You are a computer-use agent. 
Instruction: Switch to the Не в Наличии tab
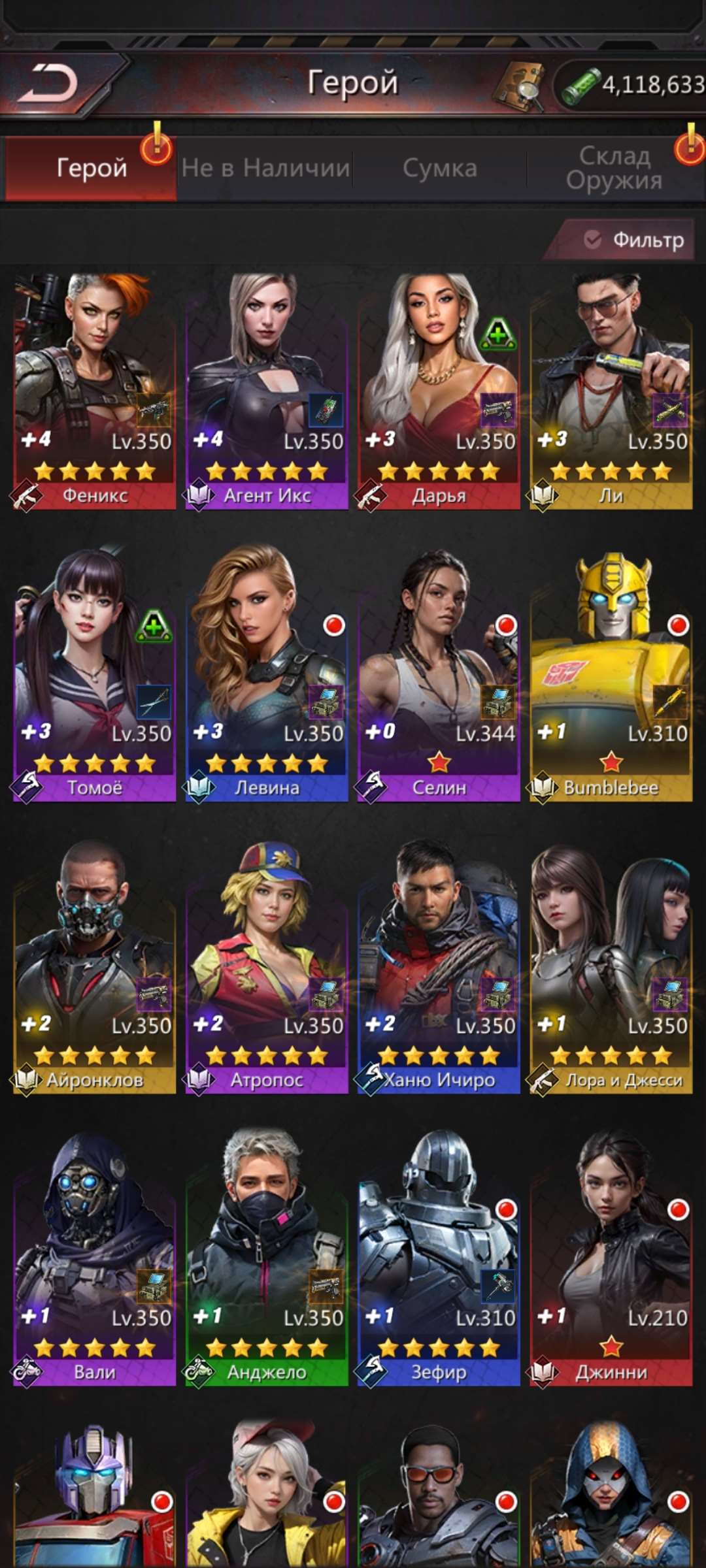(265, 169)
